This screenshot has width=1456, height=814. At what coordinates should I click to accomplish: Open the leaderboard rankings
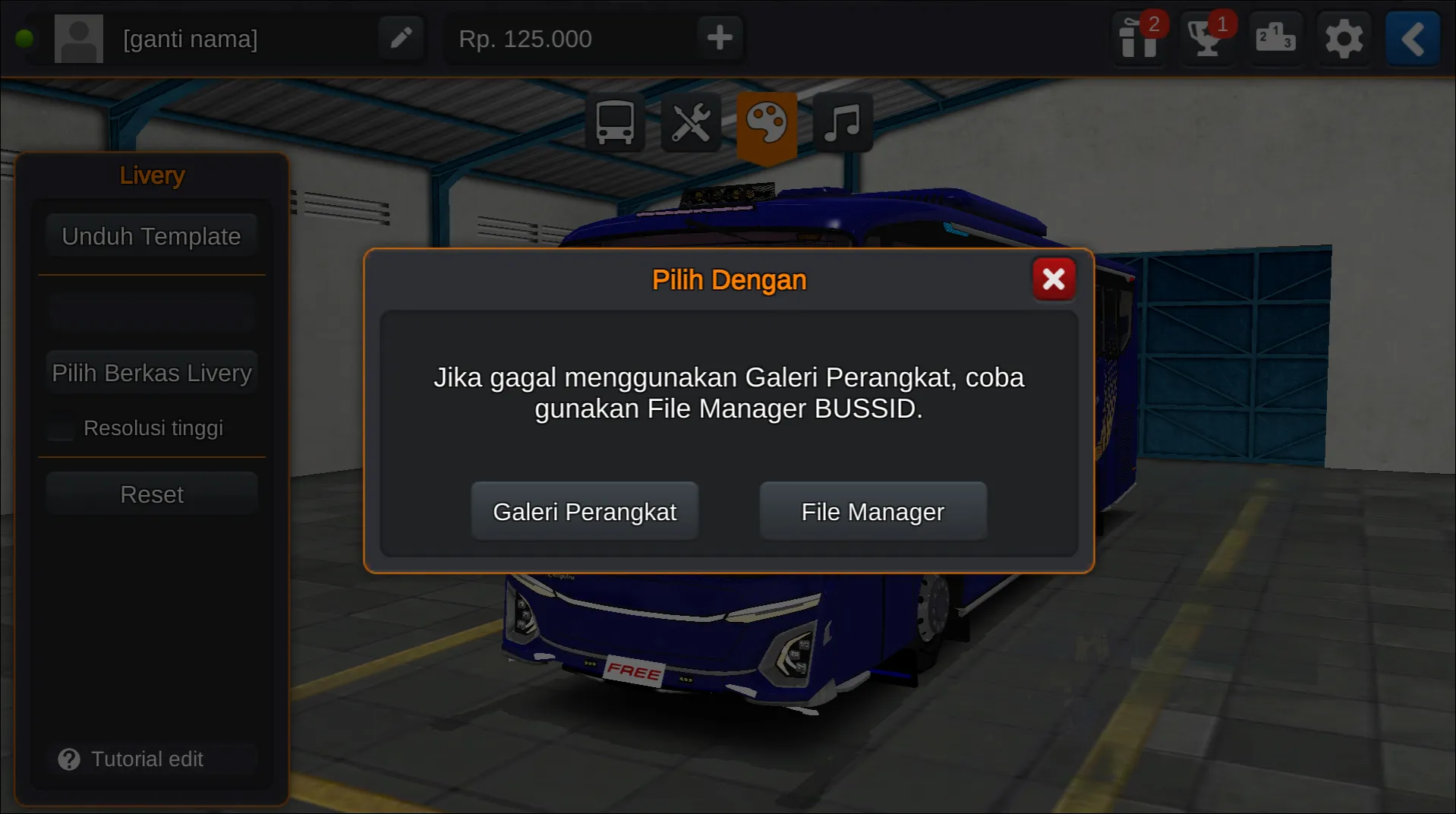click(x=1275, y=38)
